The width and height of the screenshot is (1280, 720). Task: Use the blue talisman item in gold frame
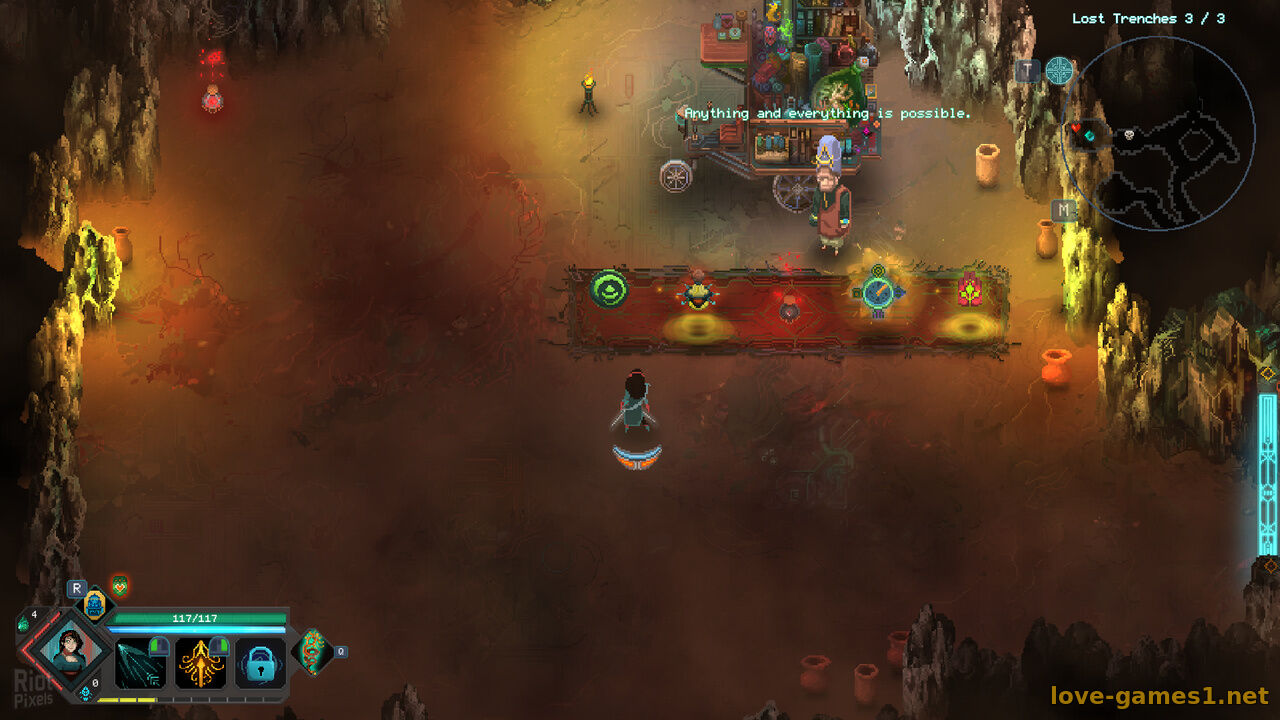point(94,604)
